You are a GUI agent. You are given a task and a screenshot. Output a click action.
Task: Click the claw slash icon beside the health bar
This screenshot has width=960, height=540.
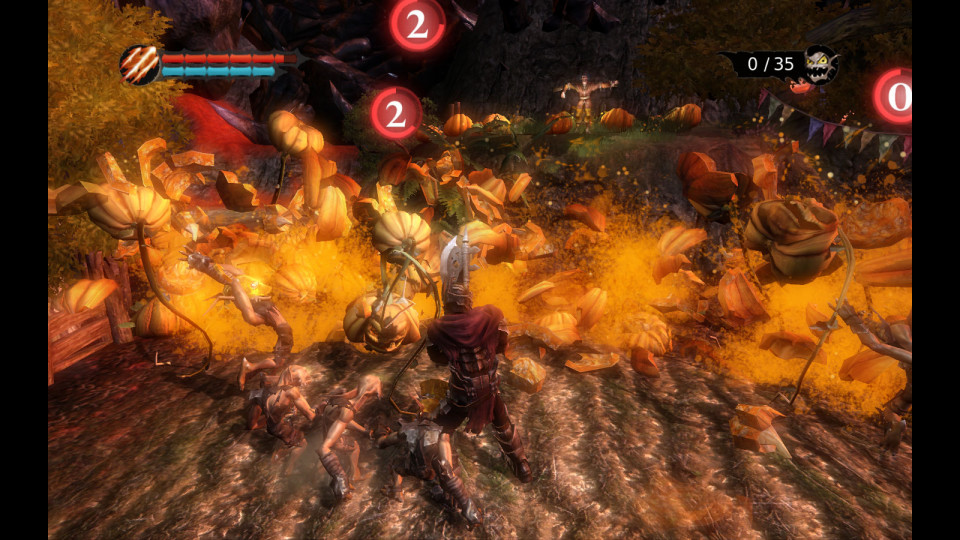(139, 65)
